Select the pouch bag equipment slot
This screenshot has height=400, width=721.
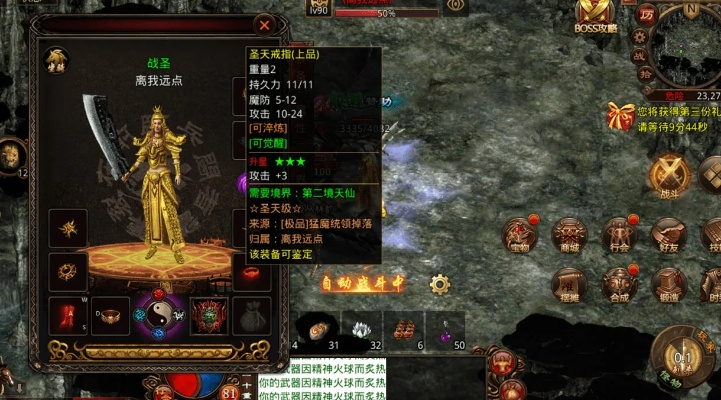(252, 314)
